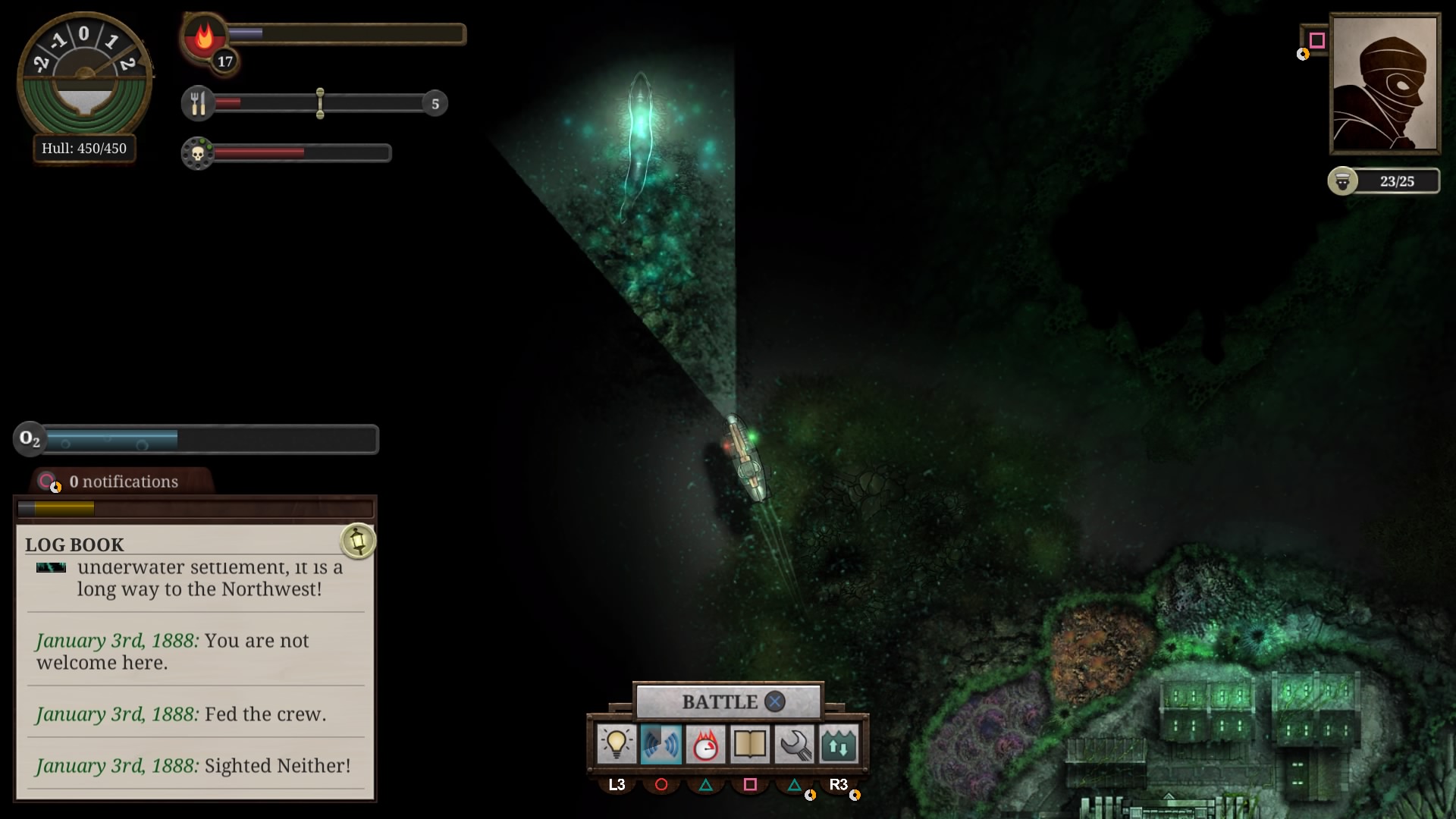Click the surface icon with up-down arrows
1456x819 pixels.
point(838,744)
